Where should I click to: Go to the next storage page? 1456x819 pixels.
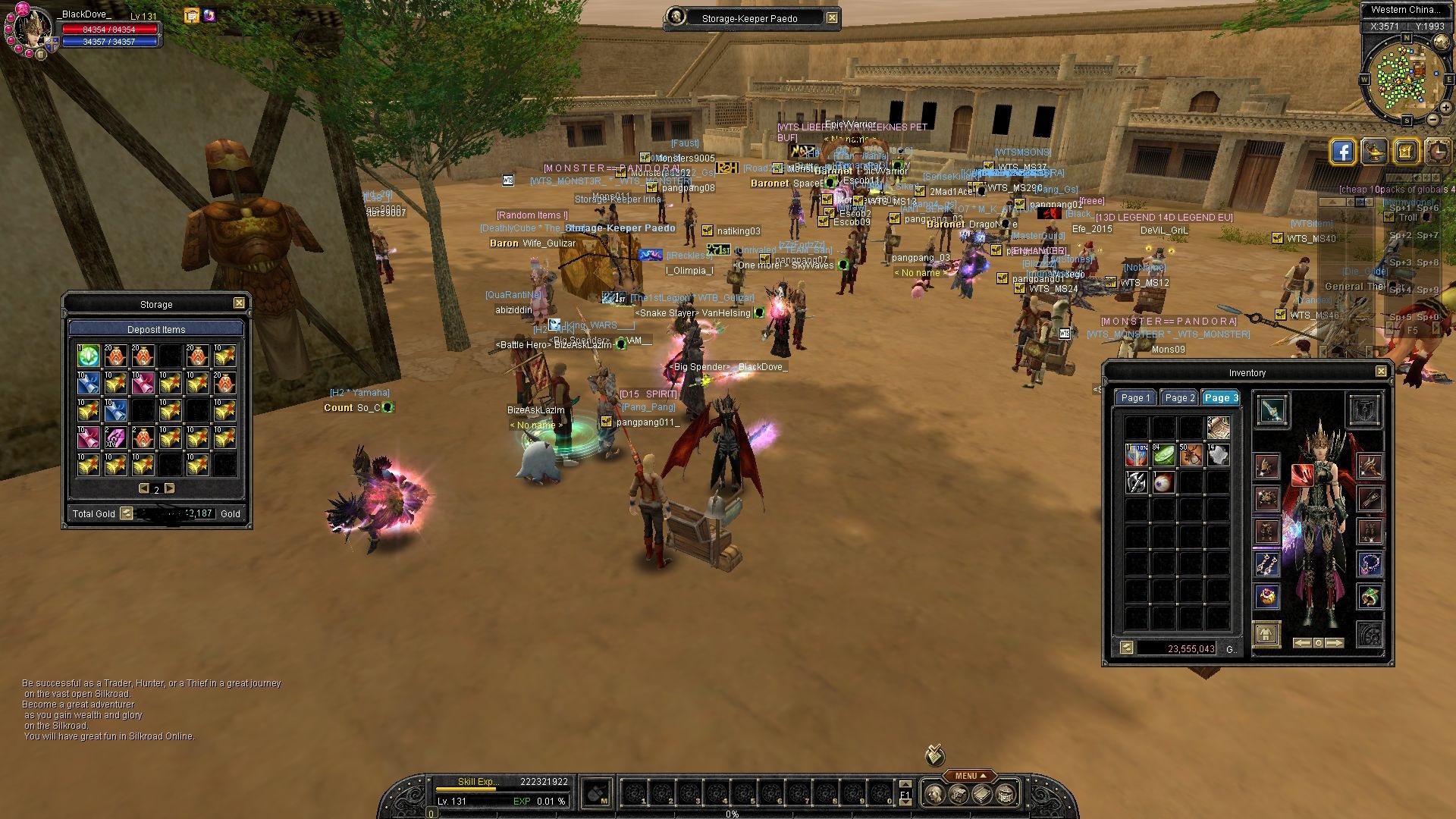(x=170, y=489)
